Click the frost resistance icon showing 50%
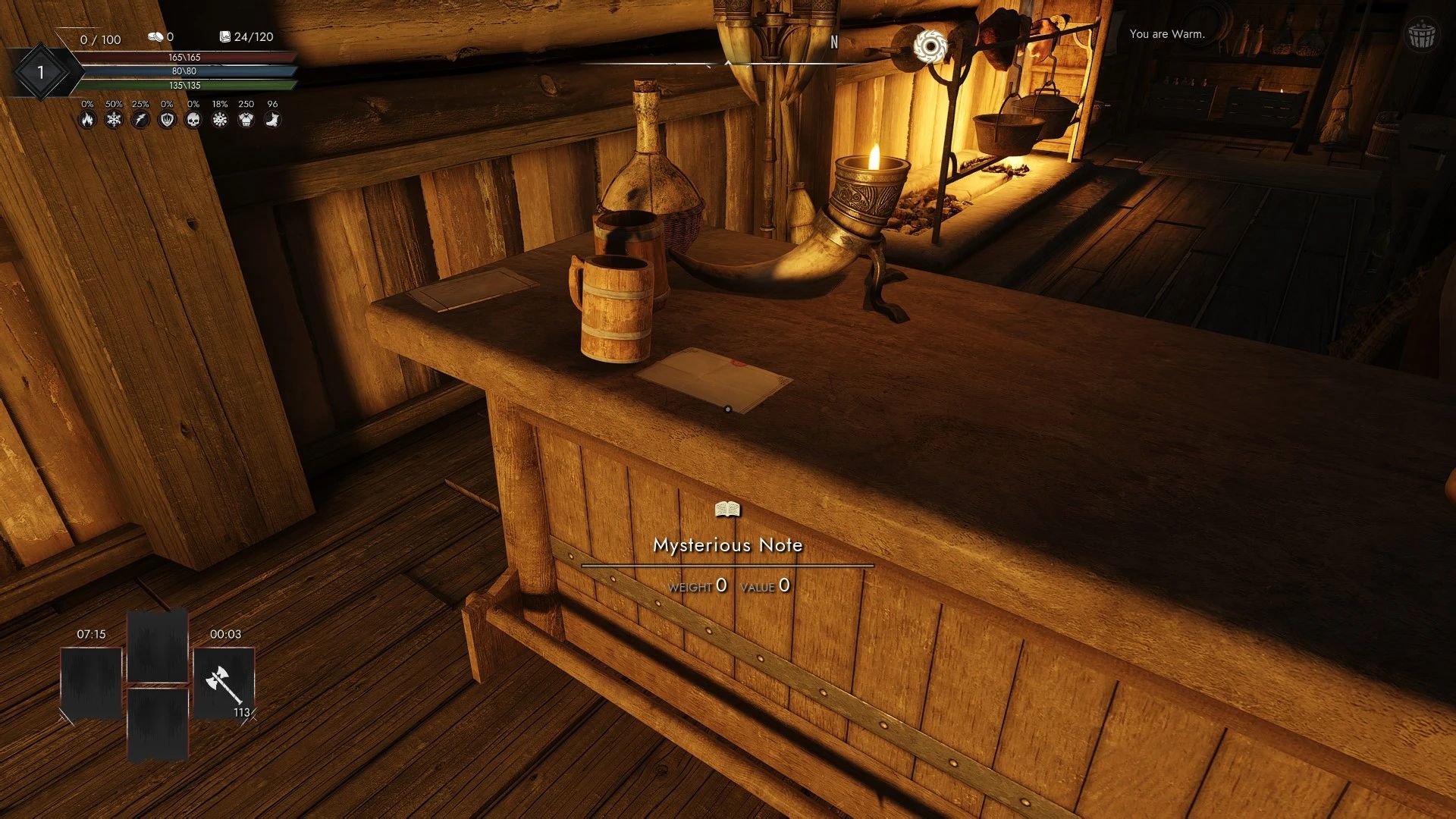 [x=114, y=119]
